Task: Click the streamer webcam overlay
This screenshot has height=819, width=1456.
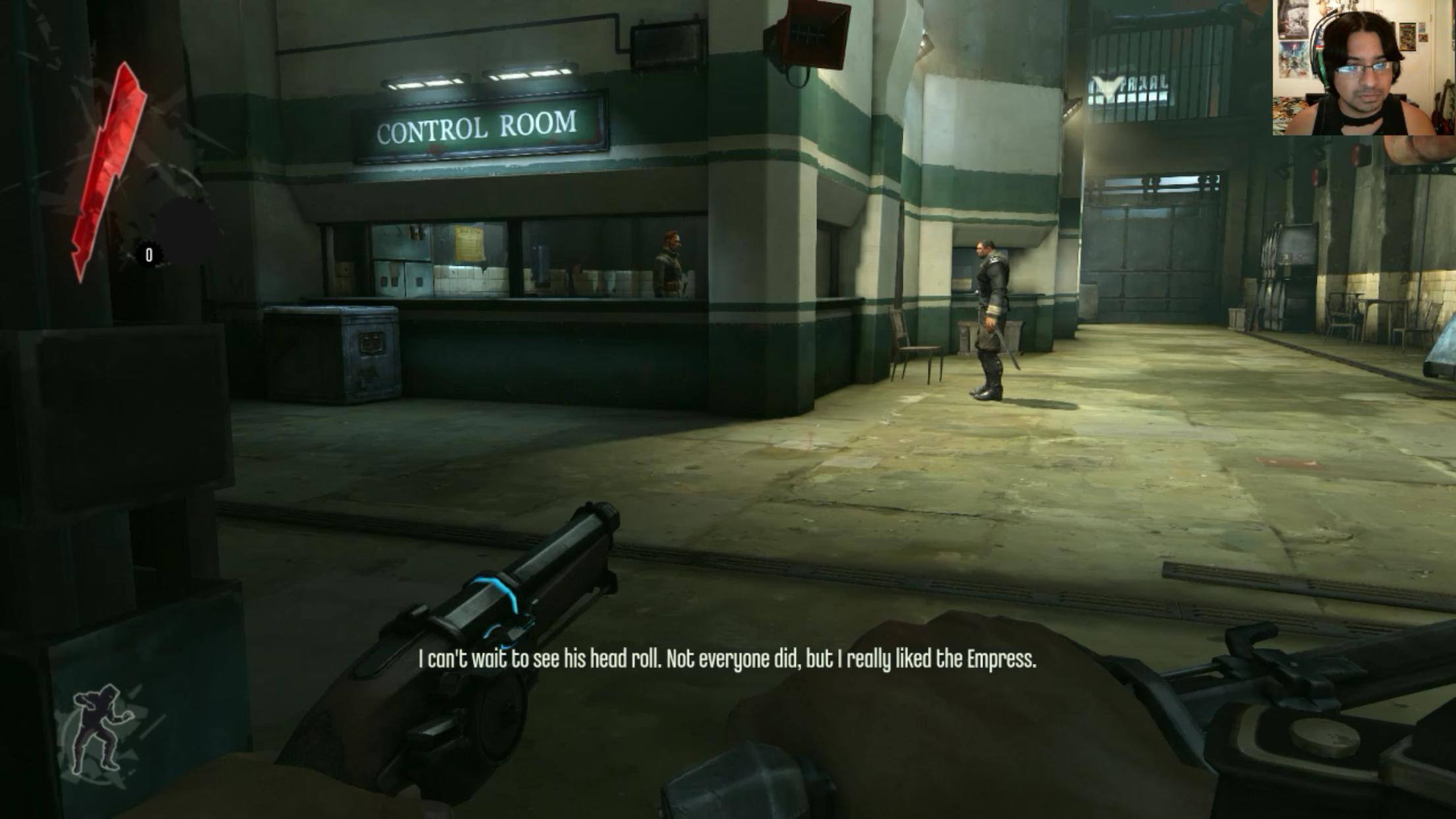Action: [1363, 68]
